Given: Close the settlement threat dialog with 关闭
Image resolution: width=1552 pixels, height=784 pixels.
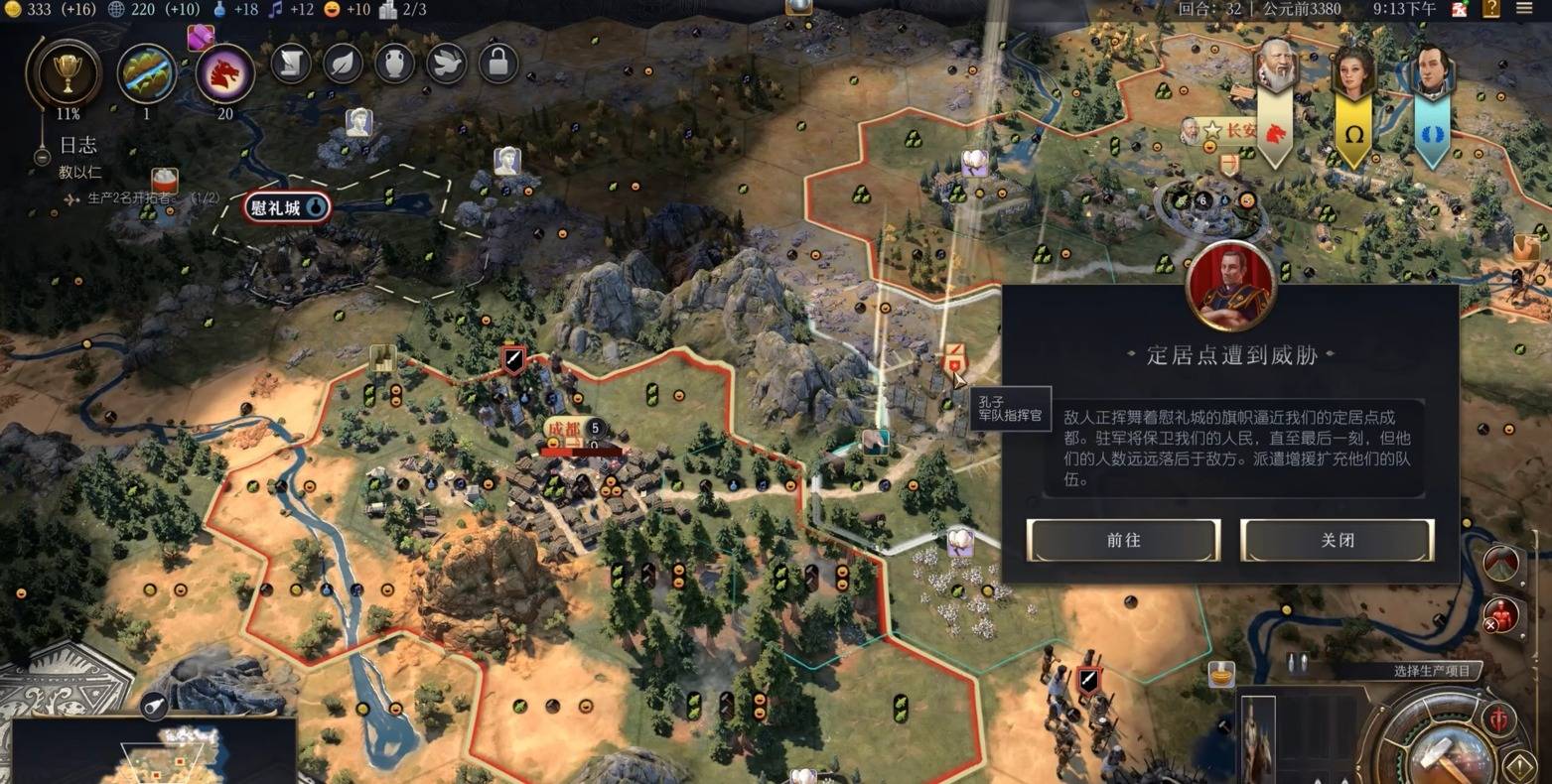Looking at the screenshot, I should (1337, 540).
